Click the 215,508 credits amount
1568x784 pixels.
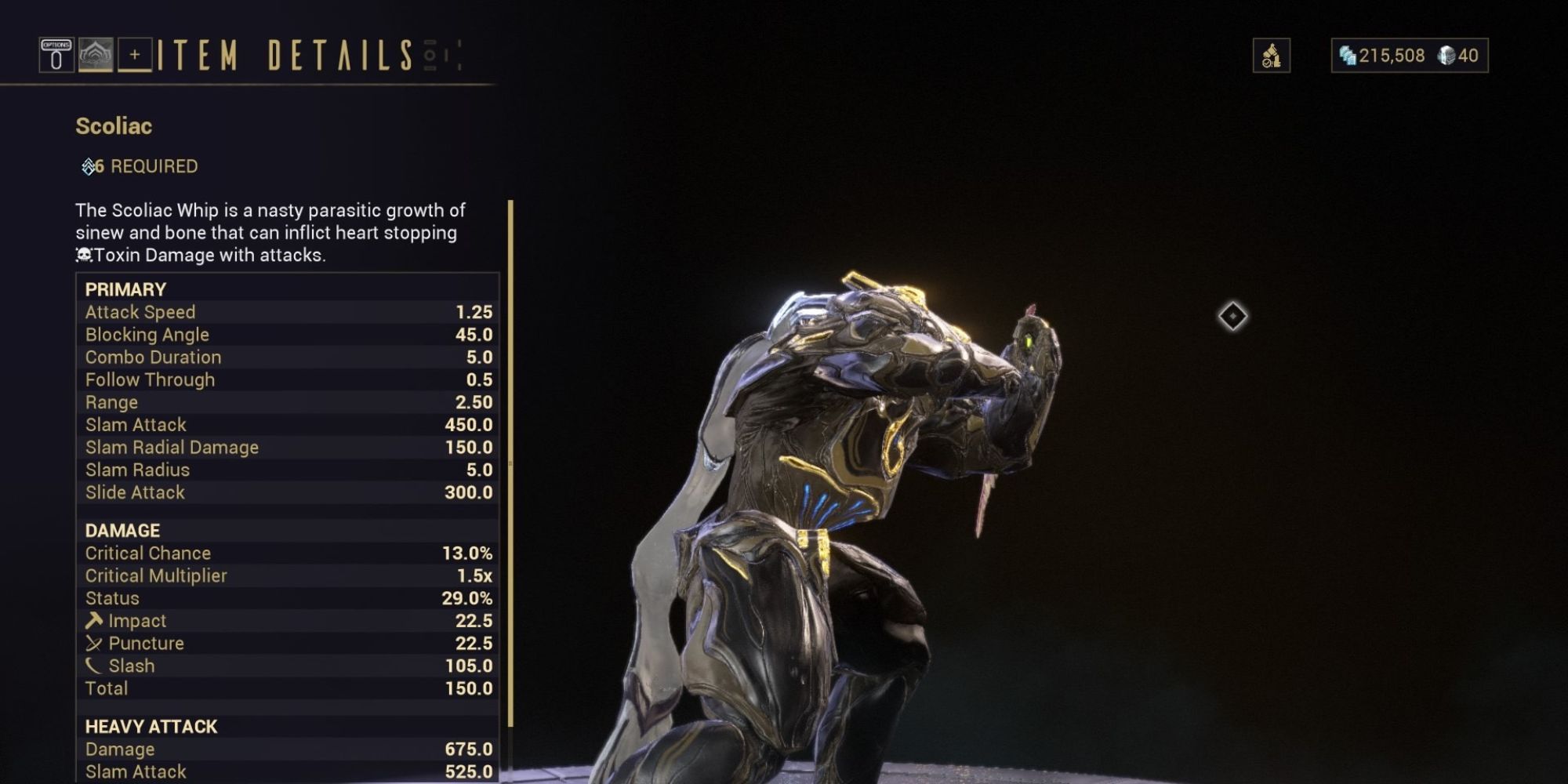[x=1390, y=56]
